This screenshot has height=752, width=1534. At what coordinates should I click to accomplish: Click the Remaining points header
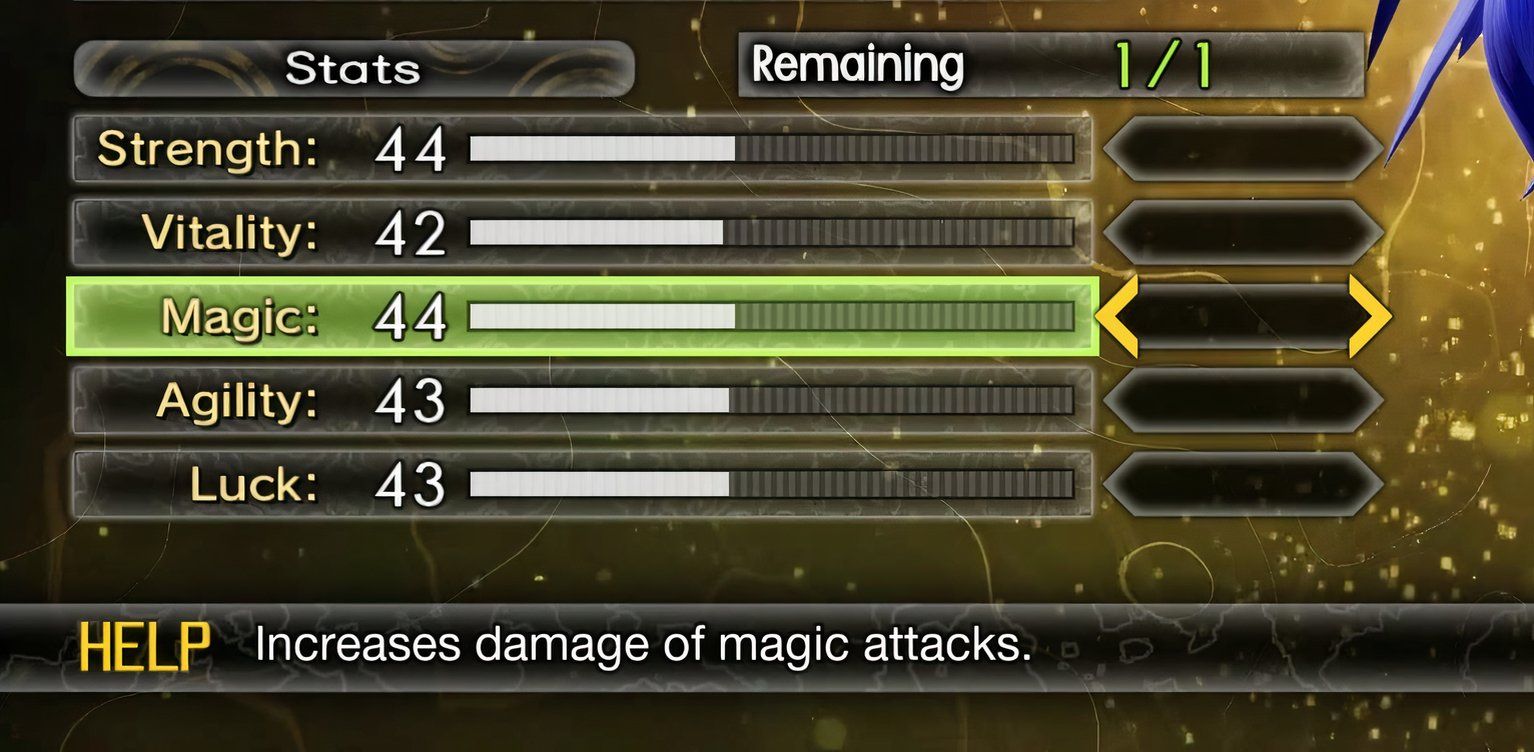coord(860,64)
